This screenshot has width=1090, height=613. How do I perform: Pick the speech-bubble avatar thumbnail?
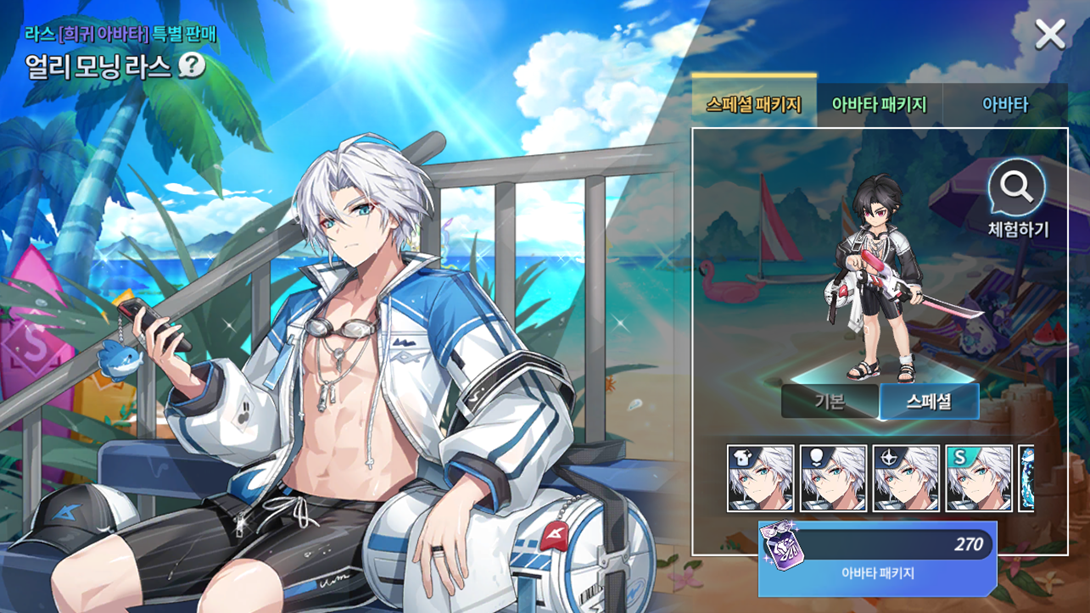coord(833,479)
